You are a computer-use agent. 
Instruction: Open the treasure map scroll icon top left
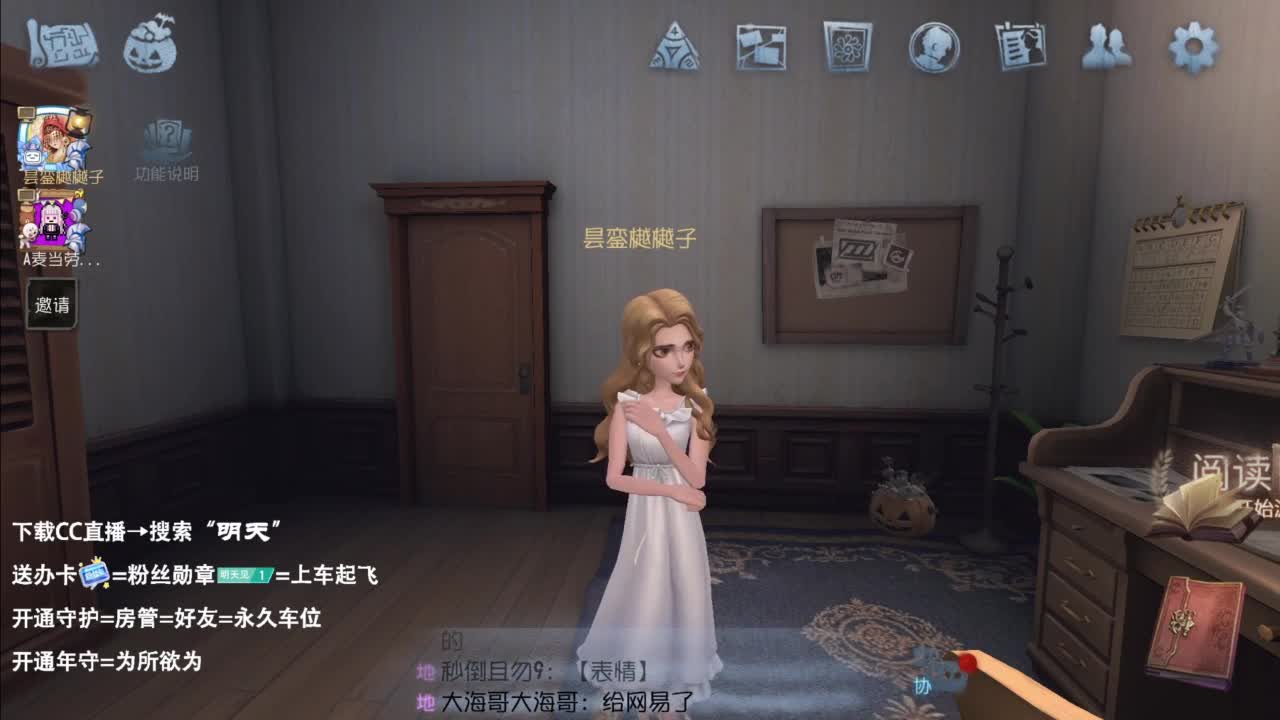62,44
